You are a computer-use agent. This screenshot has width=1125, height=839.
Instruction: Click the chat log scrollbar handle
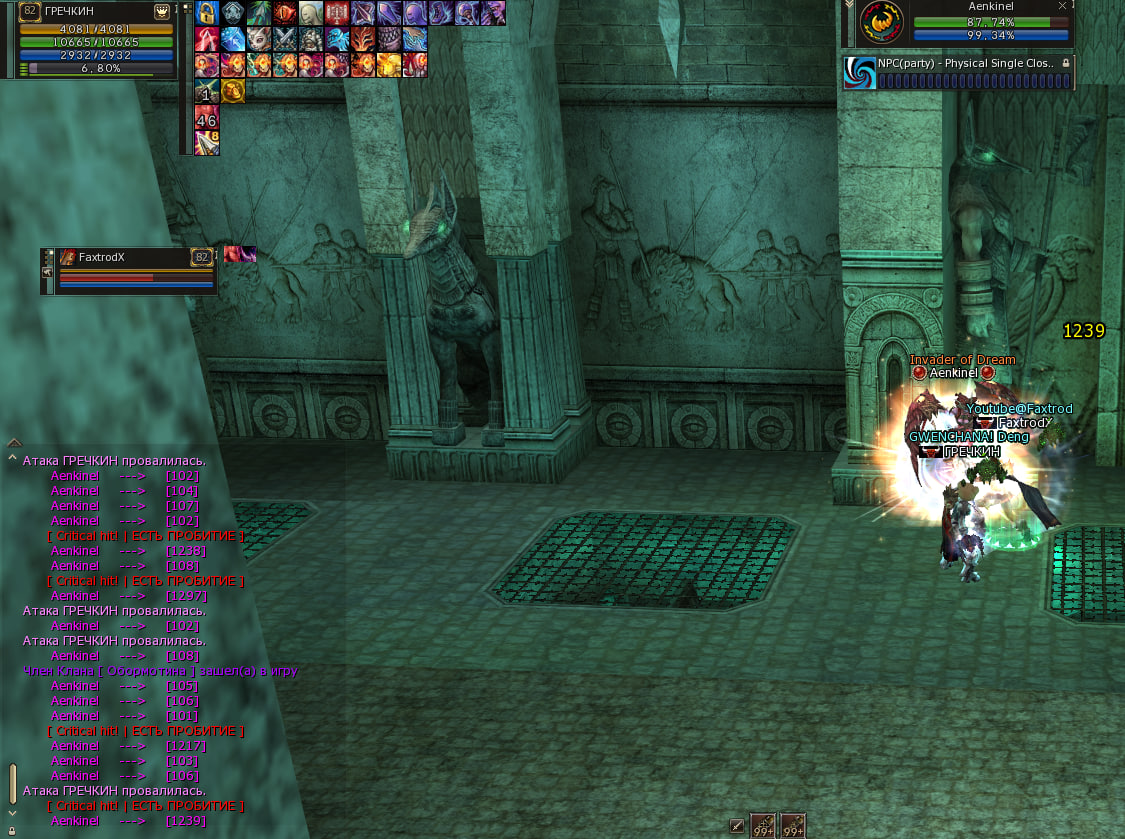click(13, 783)
